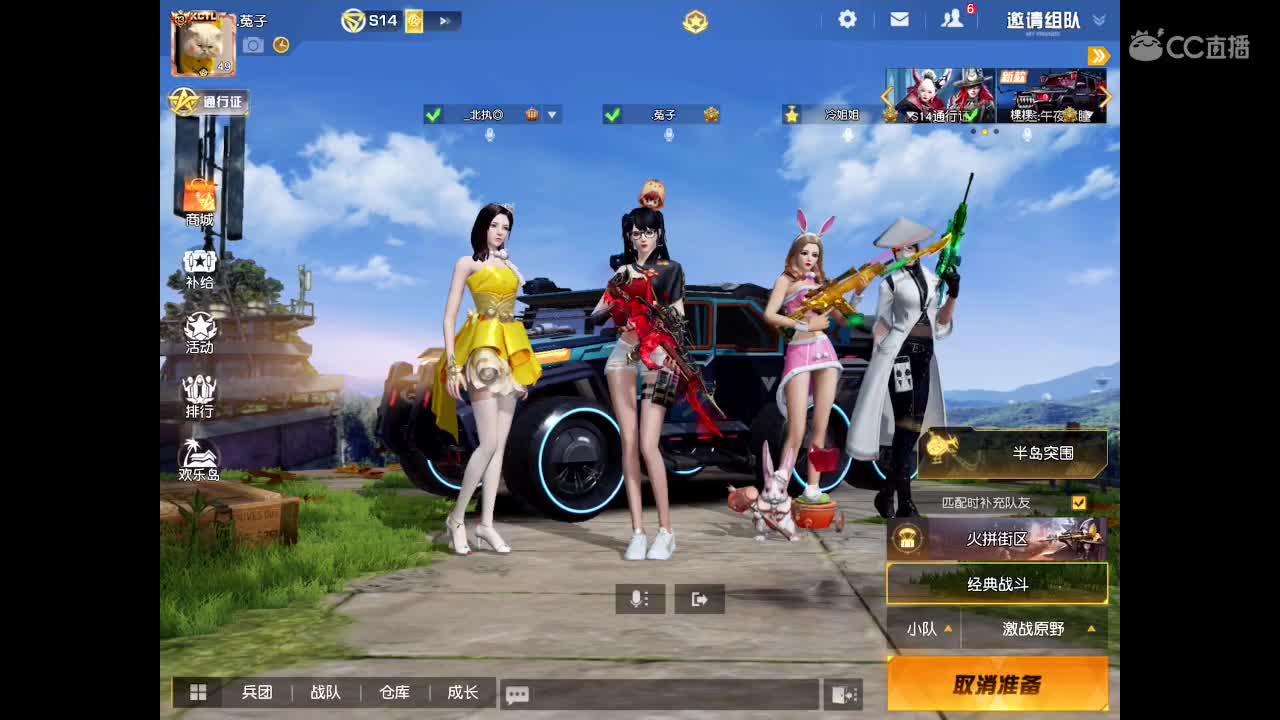The width and height of the screenshot is (1280, 720).
Task: Open the in-game mail inbox
Action: pyautogui.click(x=899, y=18)
